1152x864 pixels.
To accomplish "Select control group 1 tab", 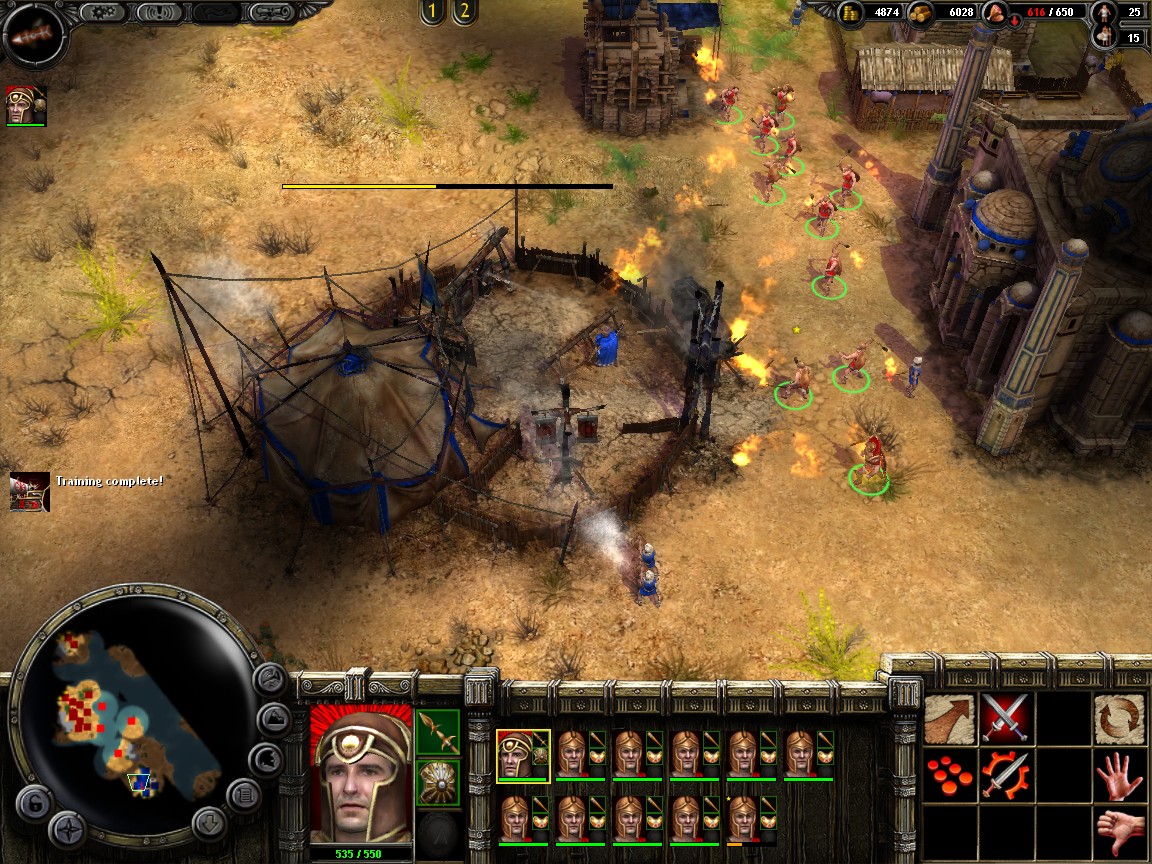I will click(x=433, y=12).
